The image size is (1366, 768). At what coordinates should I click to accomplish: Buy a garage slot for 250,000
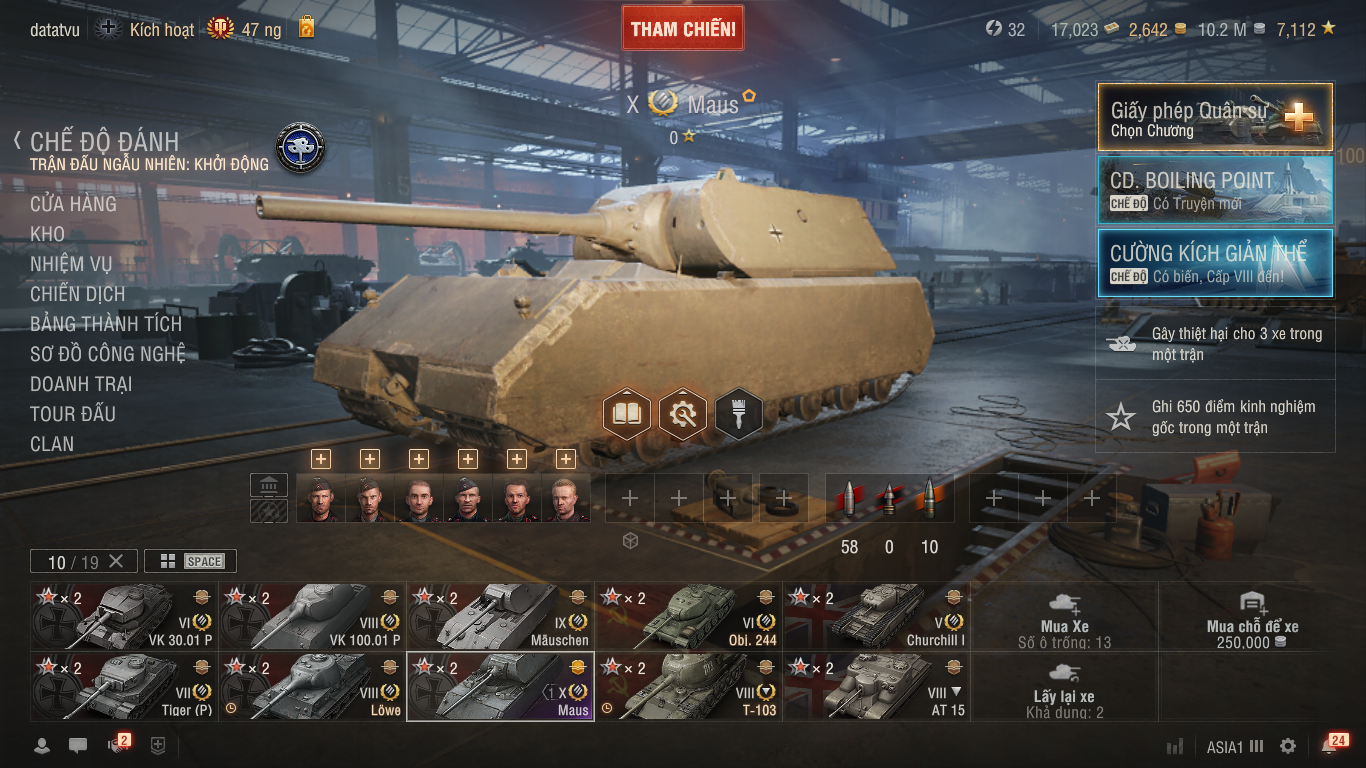(x=1252, y=616)
